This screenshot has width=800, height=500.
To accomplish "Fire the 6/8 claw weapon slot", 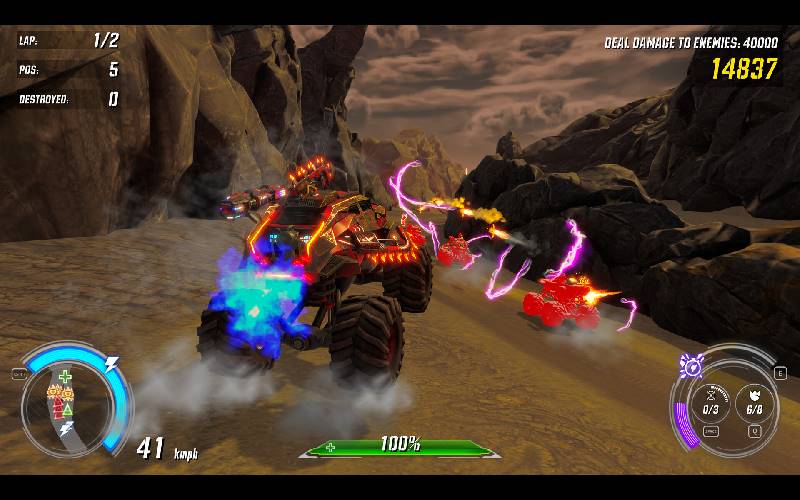I will pyautogui.click(x=754, y=402).
